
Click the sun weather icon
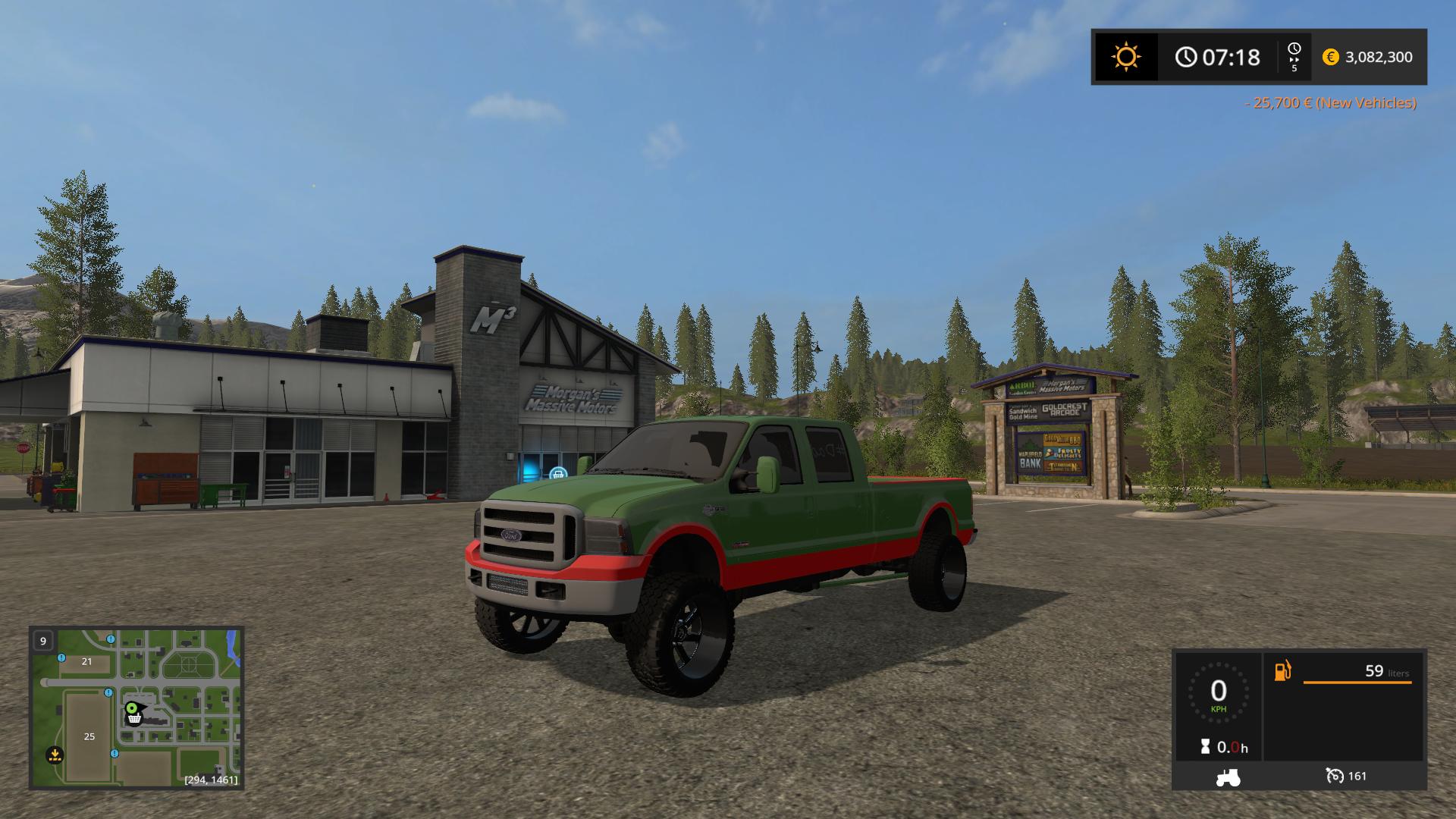tap(1125, 57)
